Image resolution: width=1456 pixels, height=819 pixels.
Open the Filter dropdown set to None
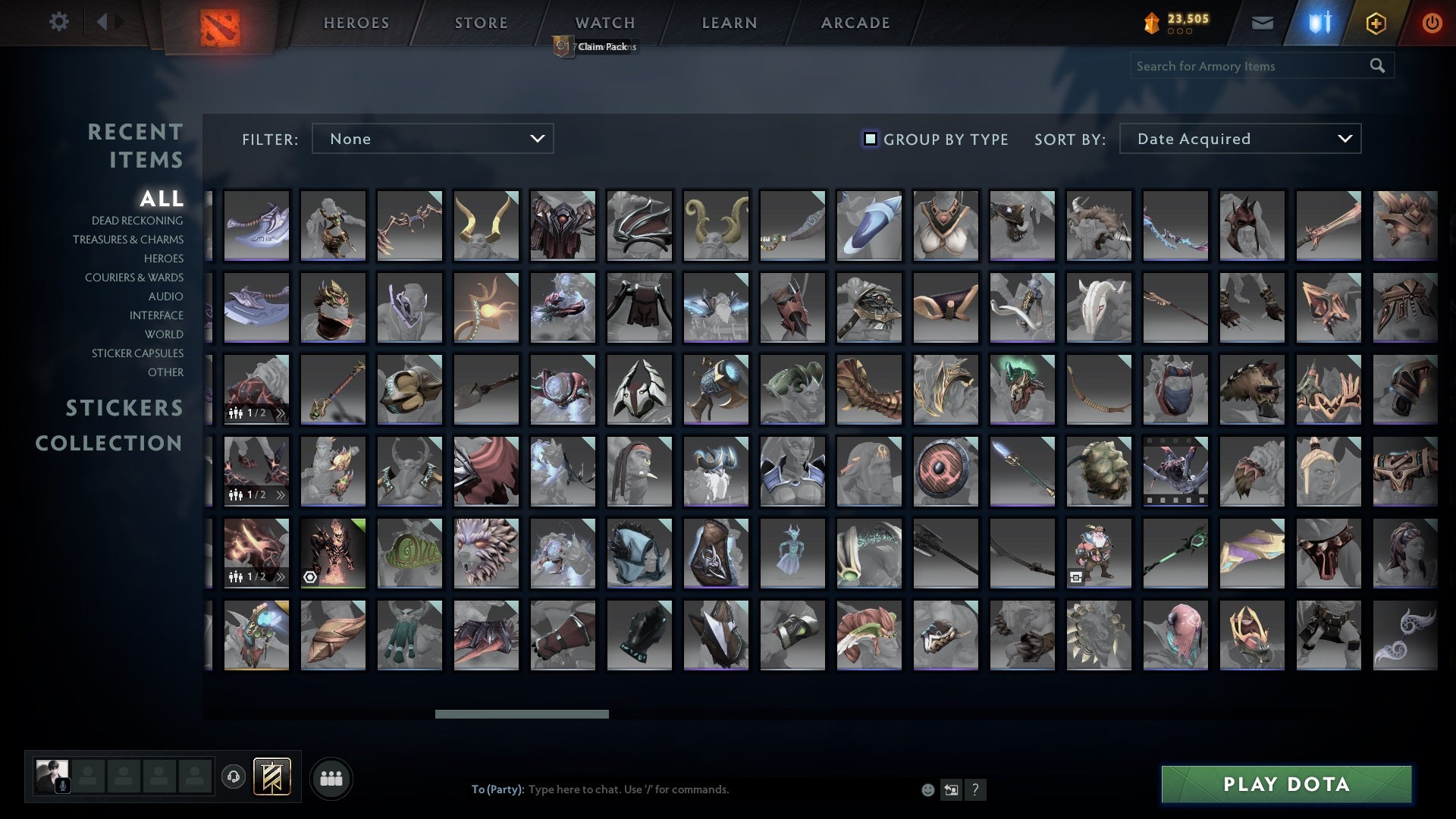coord(432,139)
